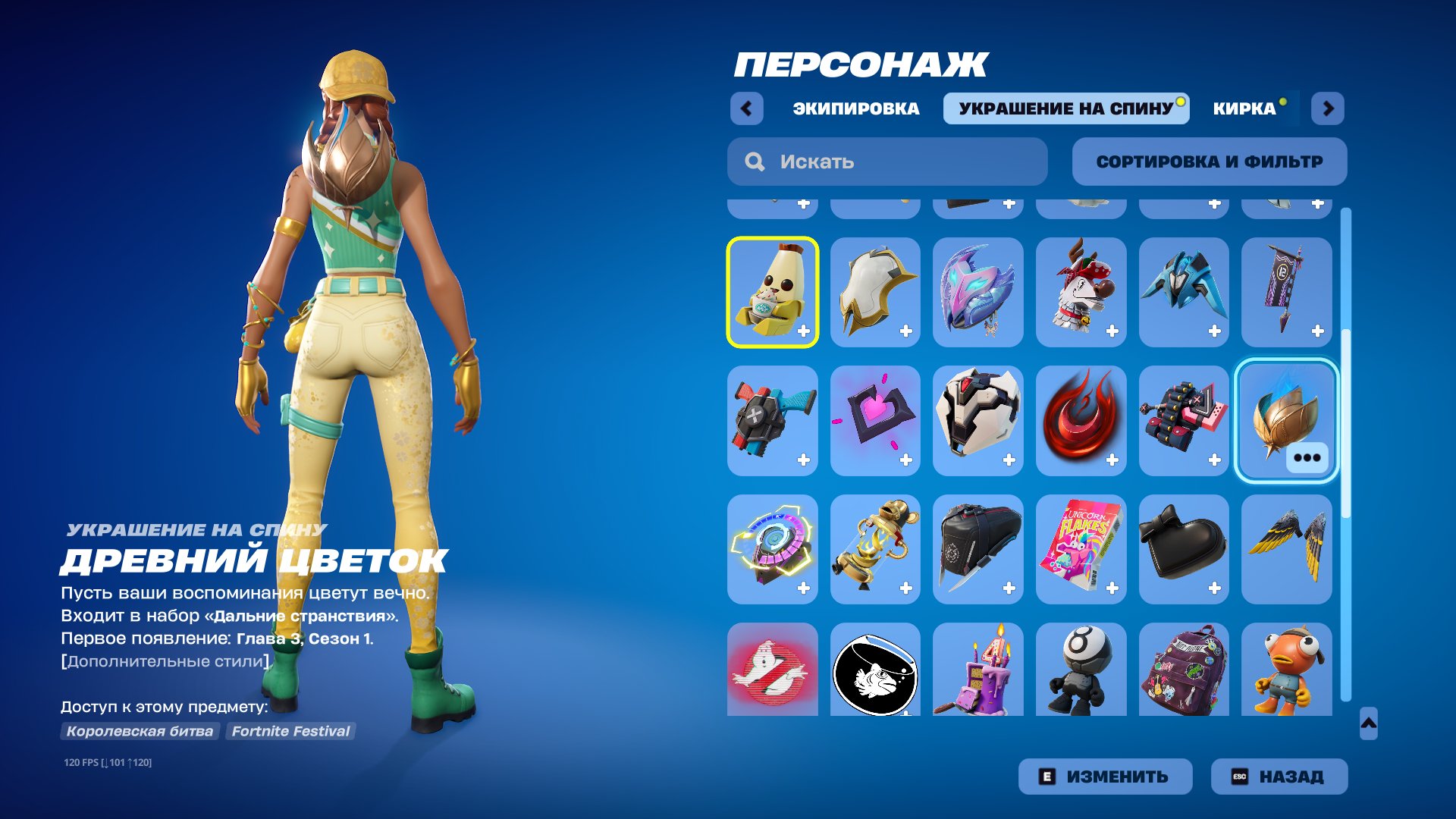Screen dimensions: 1456x819
Task: Select the Unicorn Flakes cereal back bling
Action: [1081, 550]
